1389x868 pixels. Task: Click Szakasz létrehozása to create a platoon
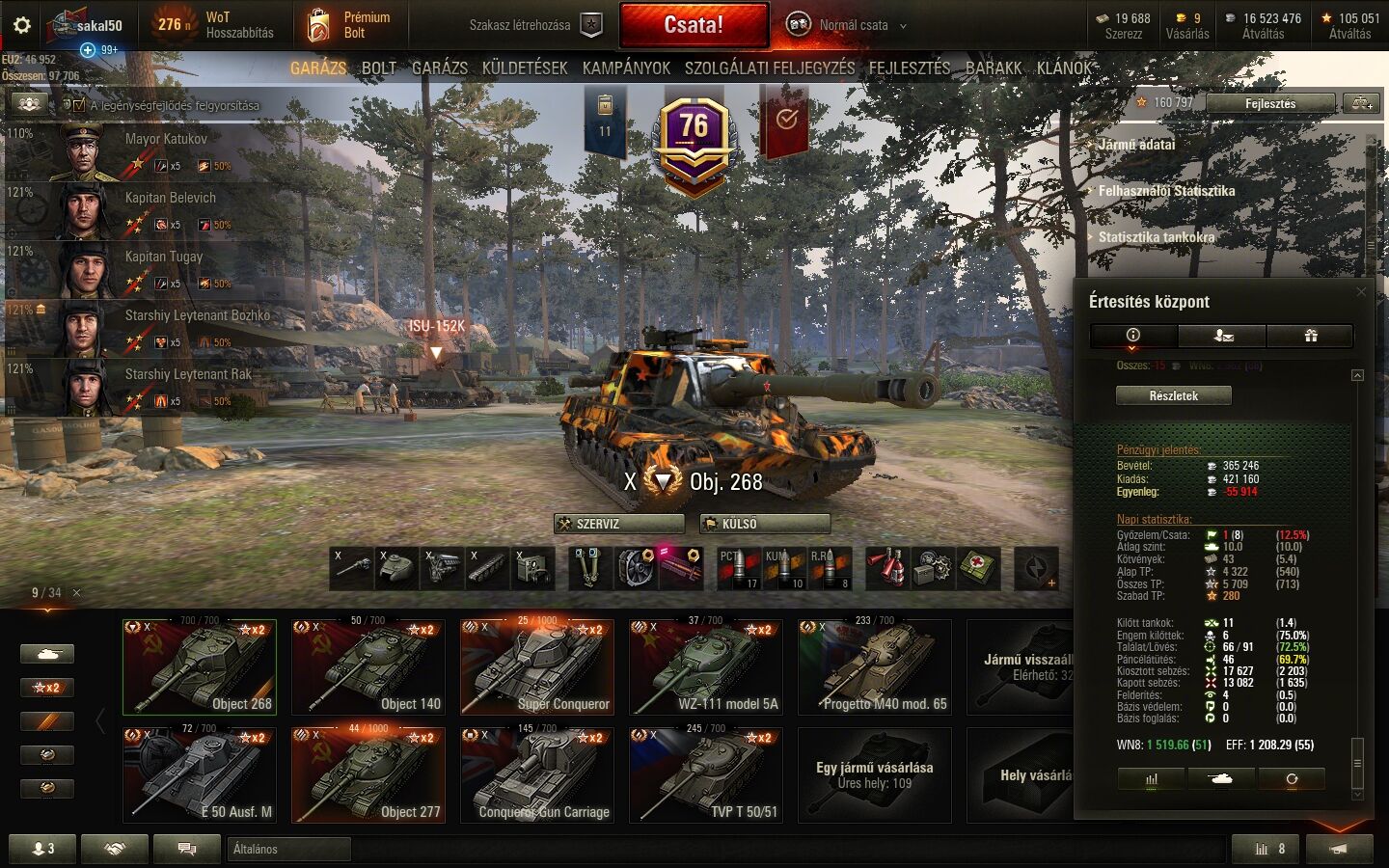tap(535, 25)
